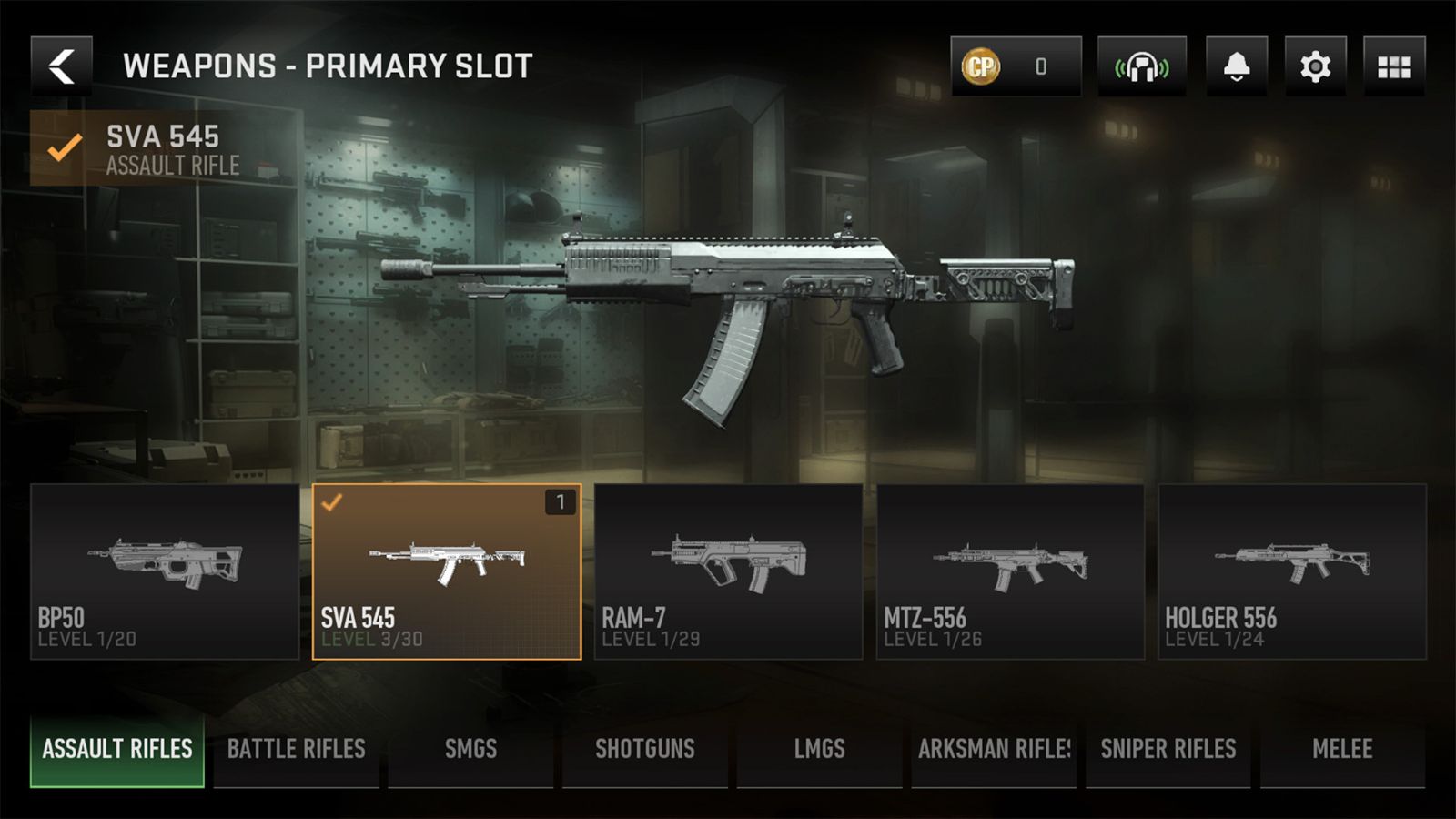Viewport: 1456px width, 819px height.
Task: Enable the Battle Rifles category
Action: (296, 749)
